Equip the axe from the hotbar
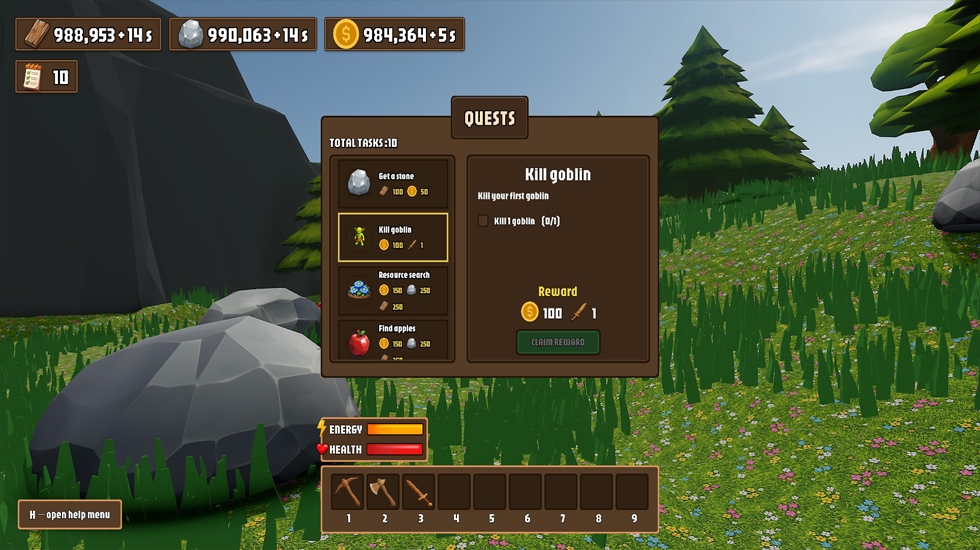The width and height of the screenshot is (980, 550). (383, 492)
